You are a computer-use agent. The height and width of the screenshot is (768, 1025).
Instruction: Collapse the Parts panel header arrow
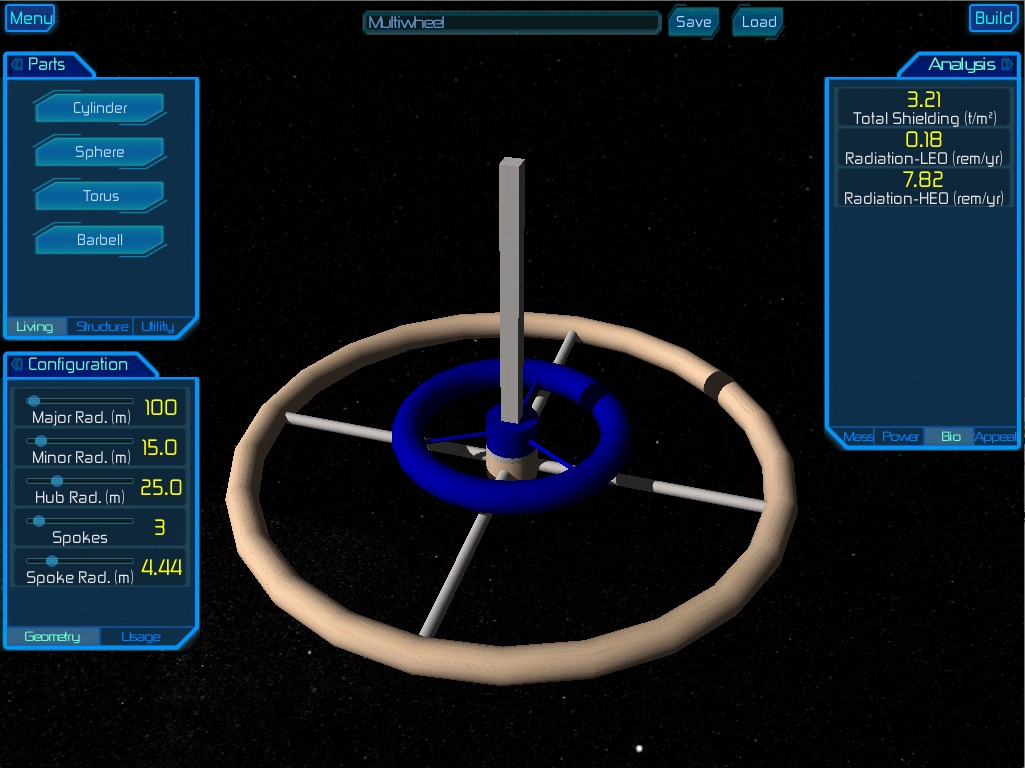point(17,65)
